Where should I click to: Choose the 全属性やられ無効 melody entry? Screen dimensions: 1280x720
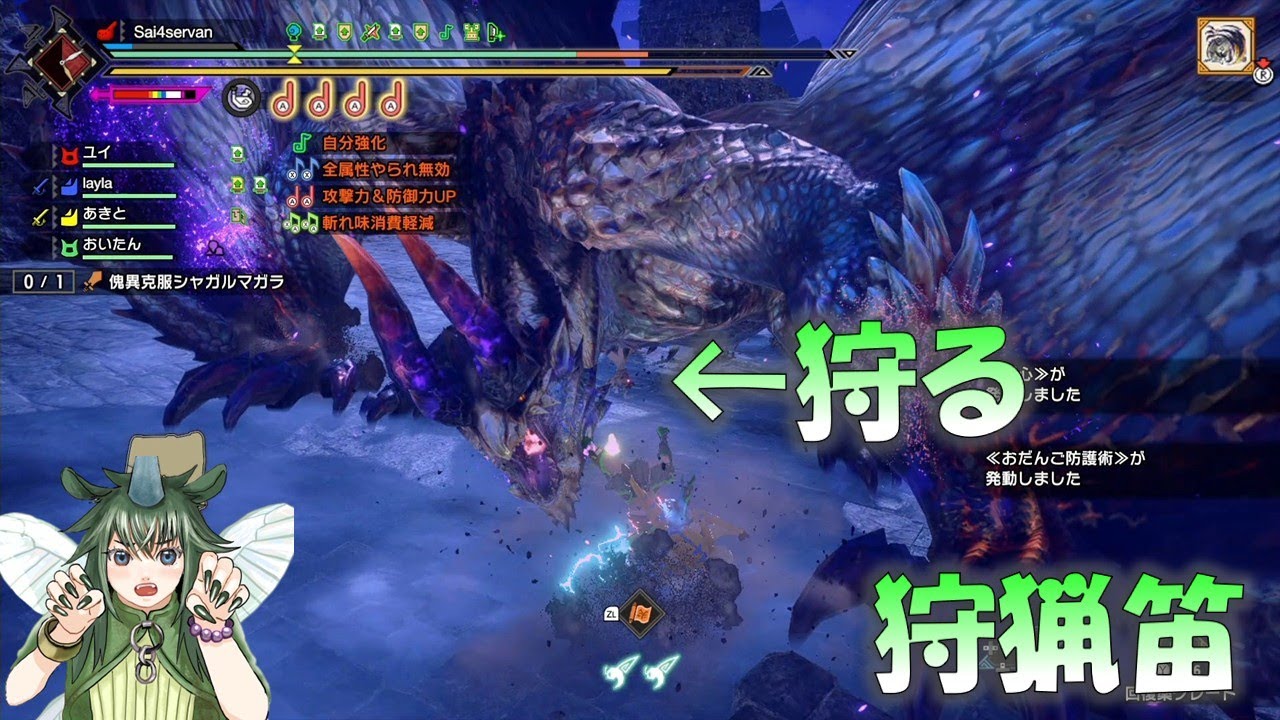(385, 170)
